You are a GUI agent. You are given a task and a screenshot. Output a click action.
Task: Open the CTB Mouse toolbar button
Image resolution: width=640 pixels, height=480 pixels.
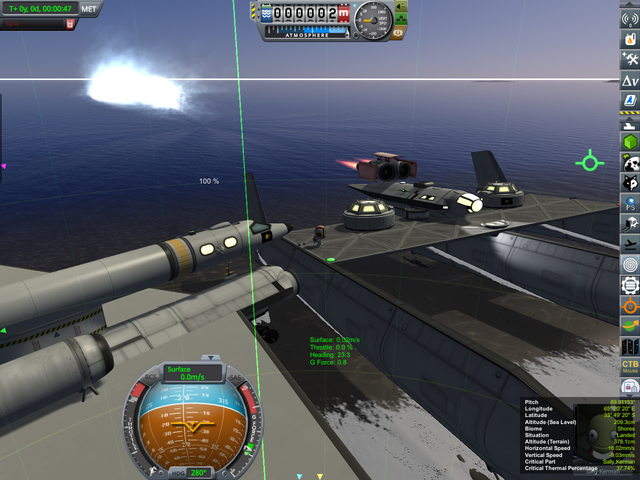630,366
